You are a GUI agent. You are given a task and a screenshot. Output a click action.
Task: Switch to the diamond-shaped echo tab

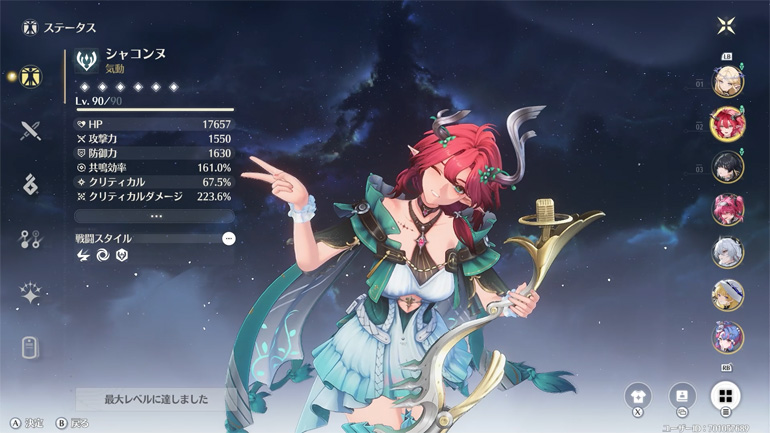pos(31,185)
